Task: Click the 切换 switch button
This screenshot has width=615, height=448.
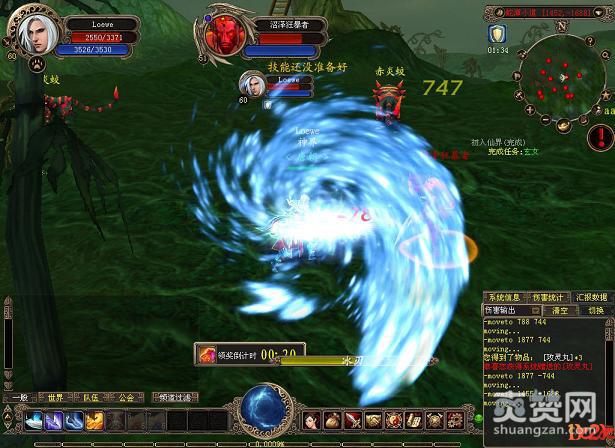Action: tap(596, 311)
